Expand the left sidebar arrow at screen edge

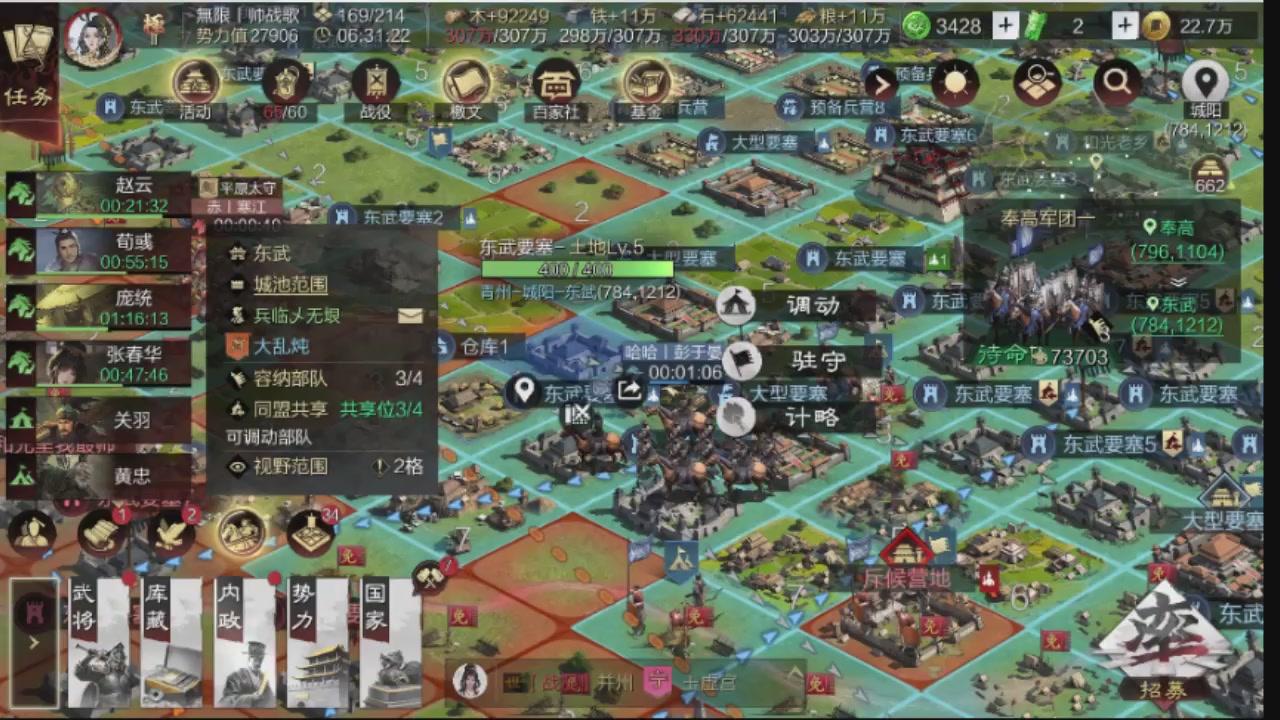(33, 640)
